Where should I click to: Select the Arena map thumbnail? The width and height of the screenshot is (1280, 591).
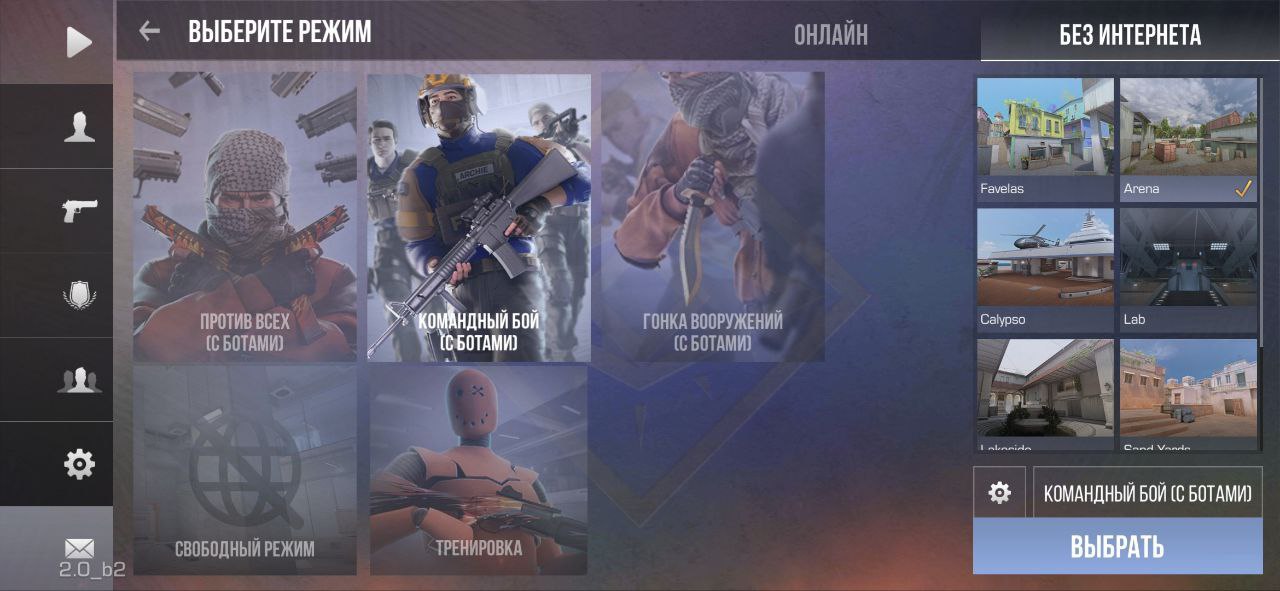[x=1189, y=139]
